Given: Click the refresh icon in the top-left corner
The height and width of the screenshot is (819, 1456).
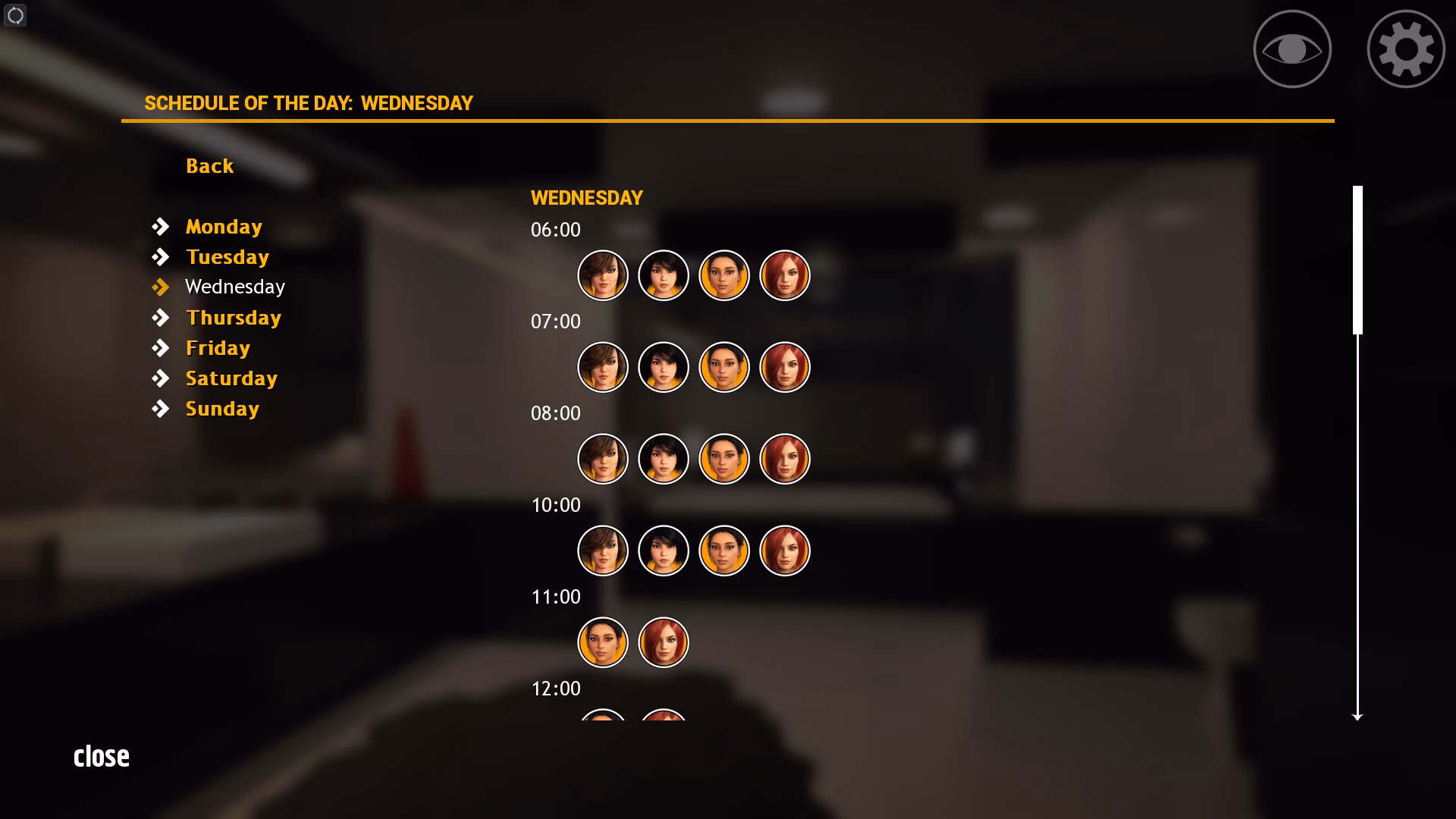Looking at the screenshot, I should click(15, 15).
